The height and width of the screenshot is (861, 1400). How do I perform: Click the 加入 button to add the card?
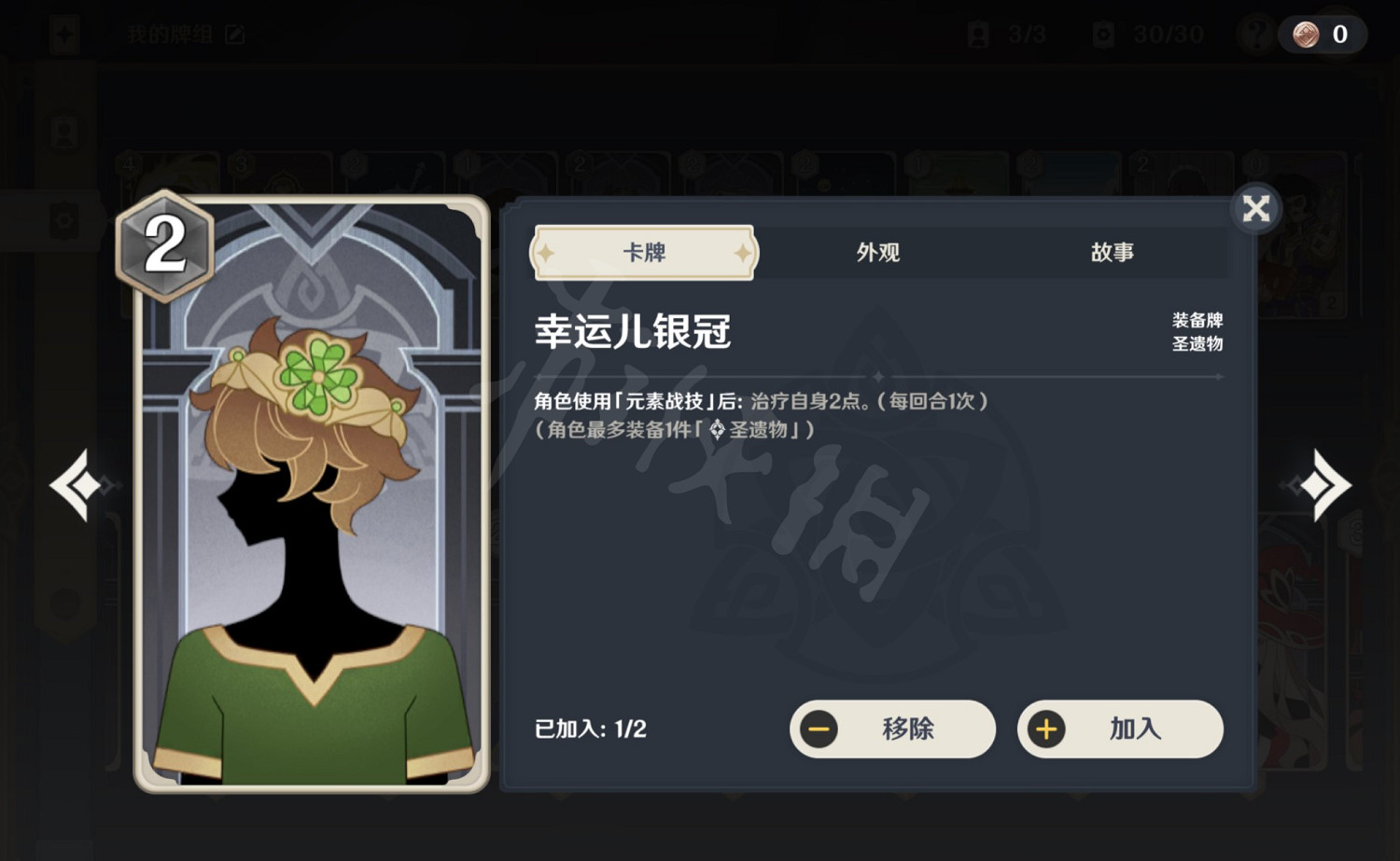(1120, 729)
